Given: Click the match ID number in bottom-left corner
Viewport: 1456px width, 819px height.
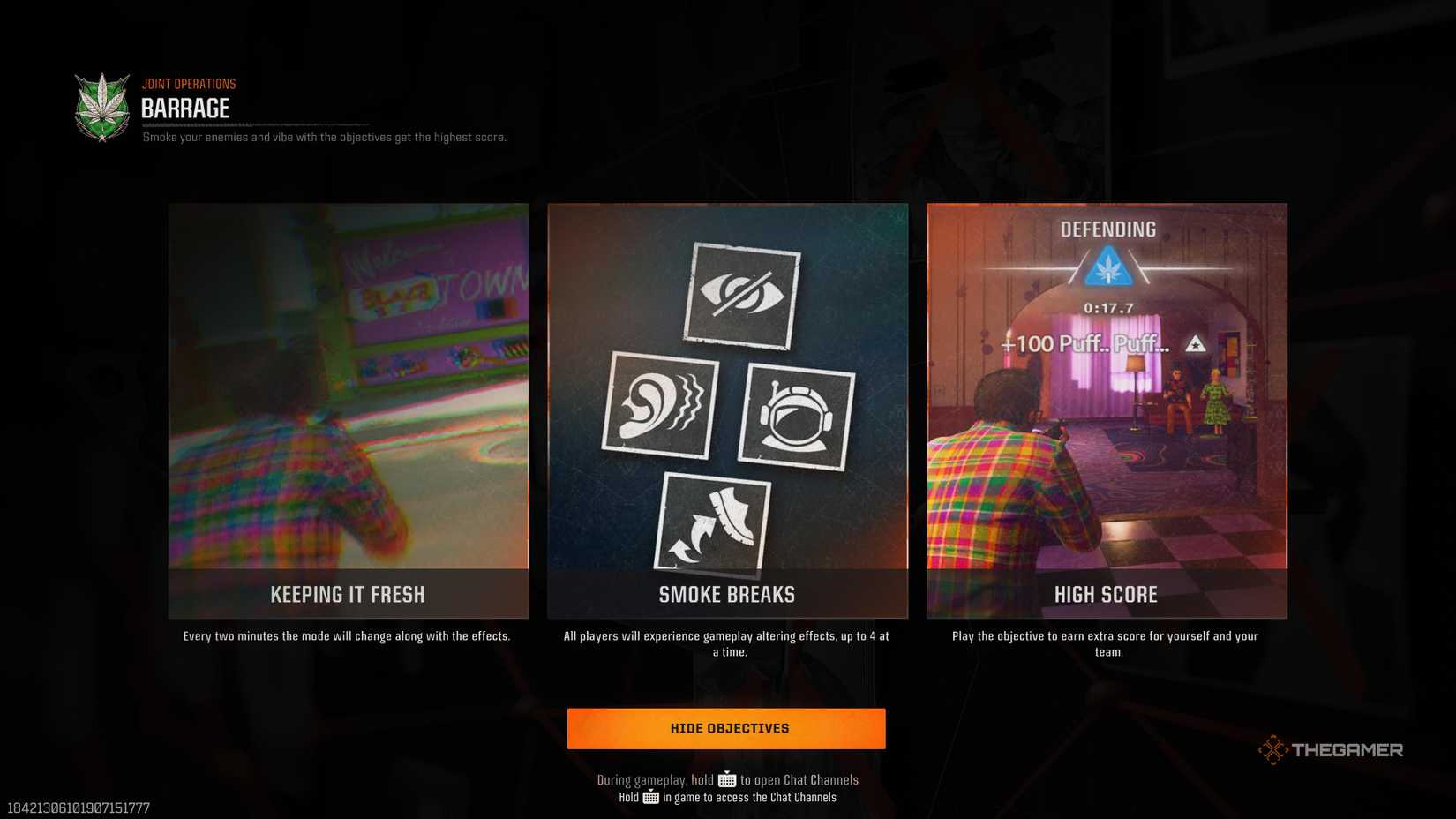Looking at the screenshot, I should [x=79, y=806].
